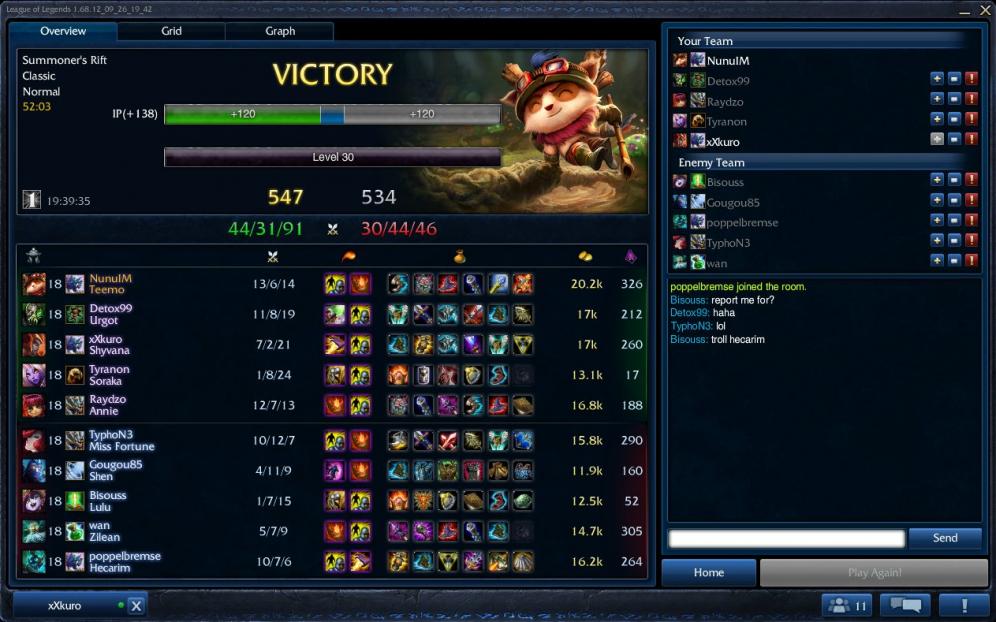
Task: Close the League of Legends window
Action: tap(982, 10)
